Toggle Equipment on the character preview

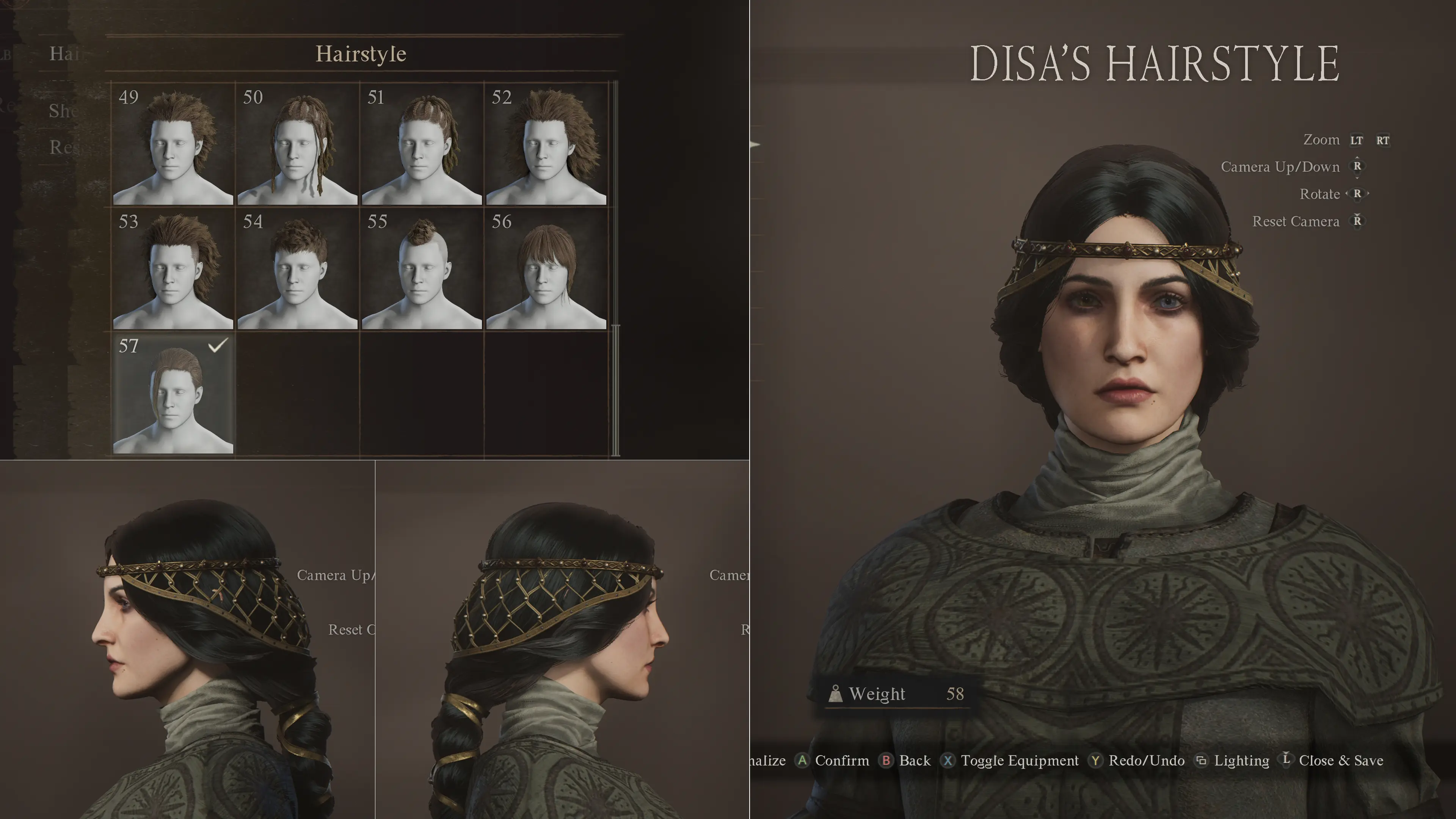[1010, 761]
